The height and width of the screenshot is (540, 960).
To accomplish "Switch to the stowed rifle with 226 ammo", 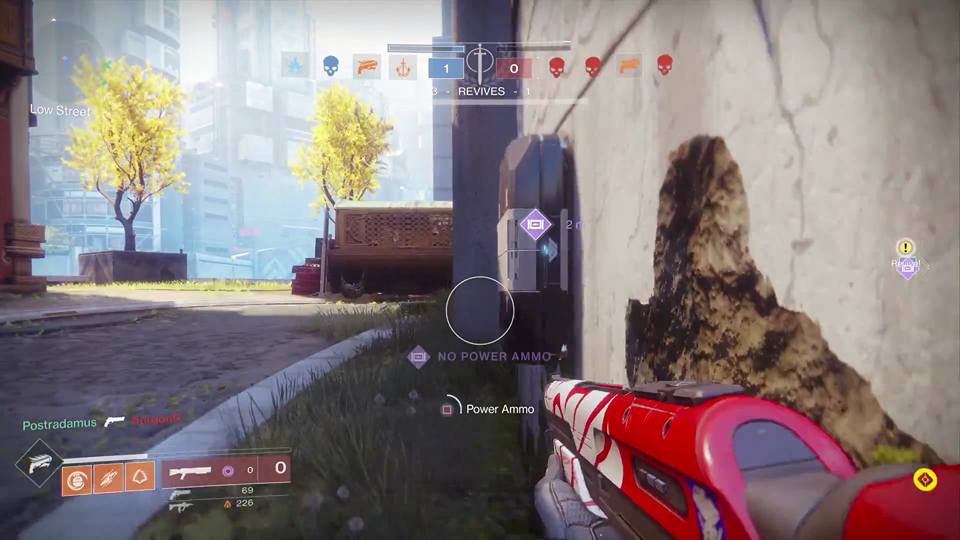I will pyautogui.click(x=181, y=507).
